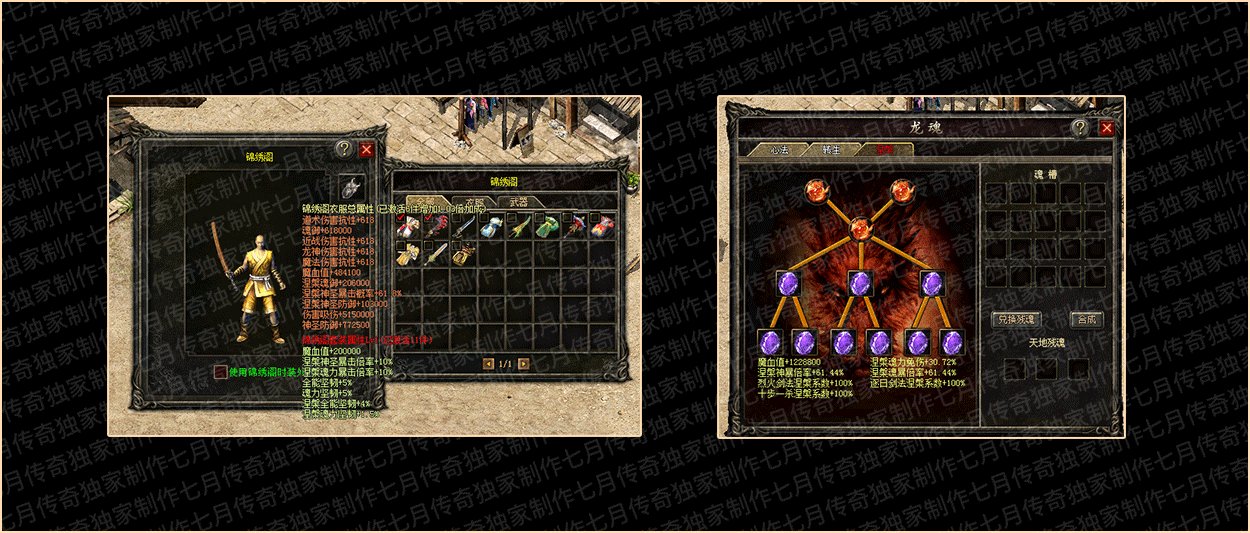Select the yellow robe in the second row
Image resolution: width=1250 pixels, height=533 pixels.
[x=406, y=254]
